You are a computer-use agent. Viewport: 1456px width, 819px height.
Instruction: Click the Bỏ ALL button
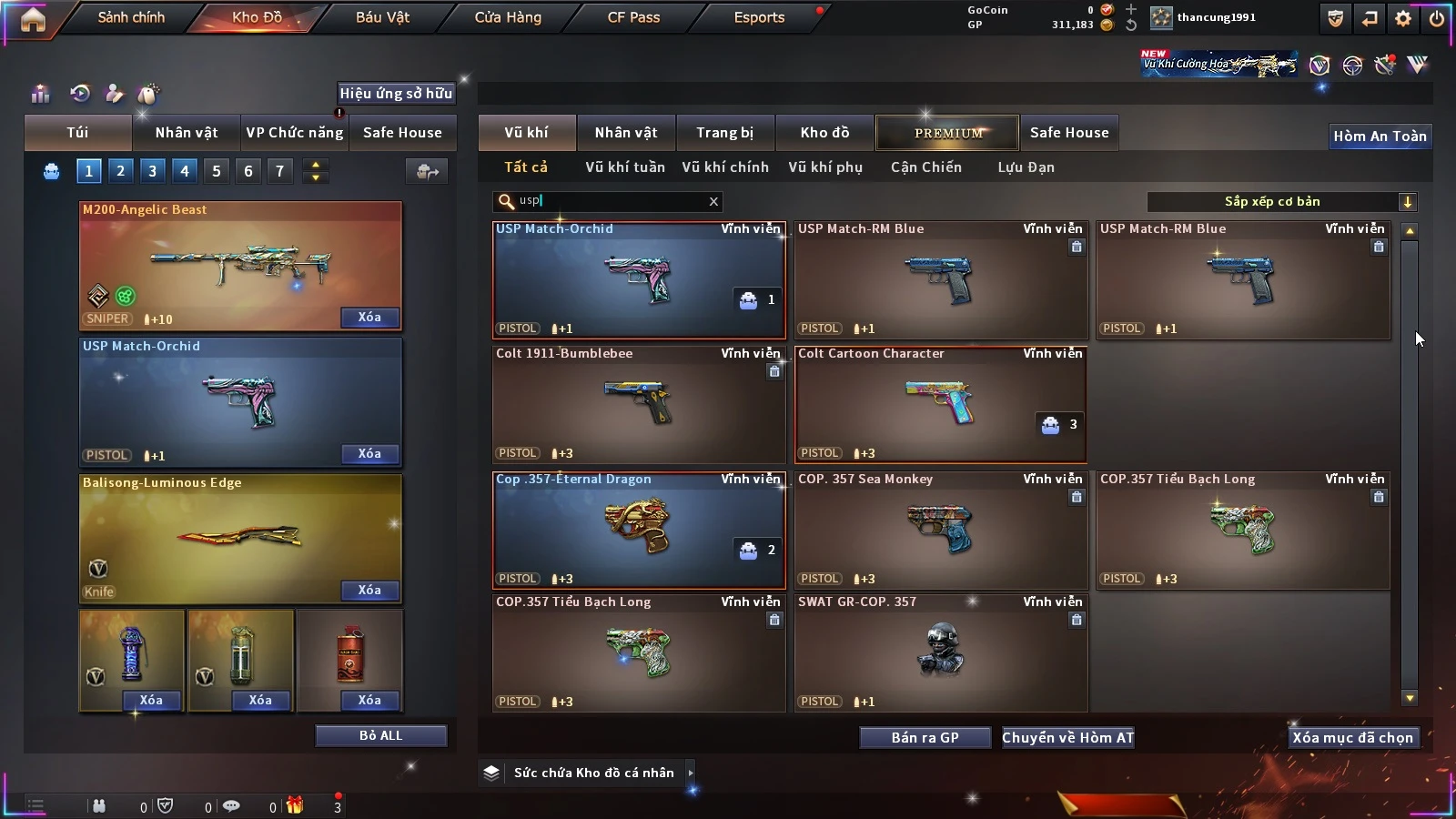(380, 735)
